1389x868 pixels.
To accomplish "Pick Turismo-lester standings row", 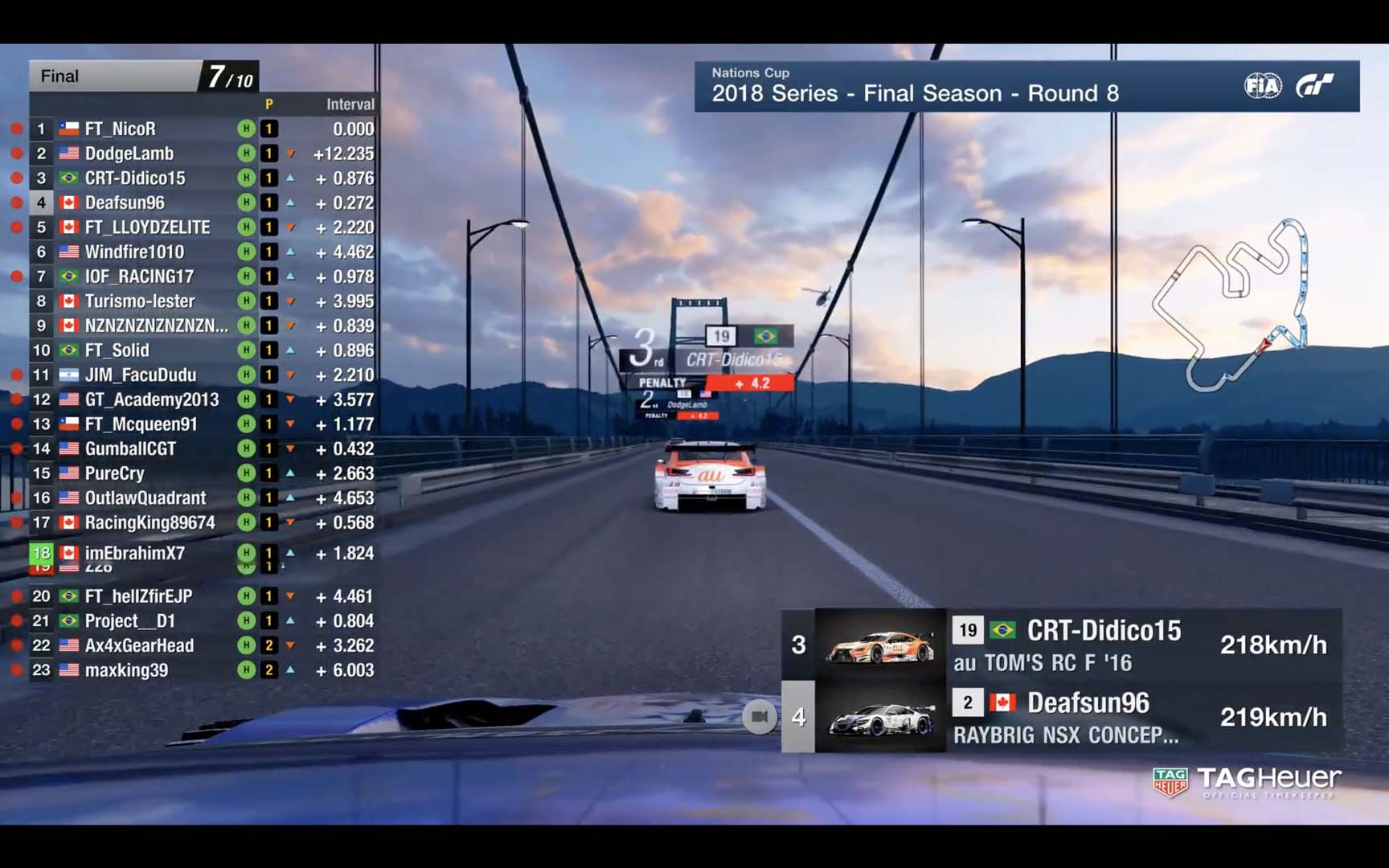I will click(x=140, y=301).
